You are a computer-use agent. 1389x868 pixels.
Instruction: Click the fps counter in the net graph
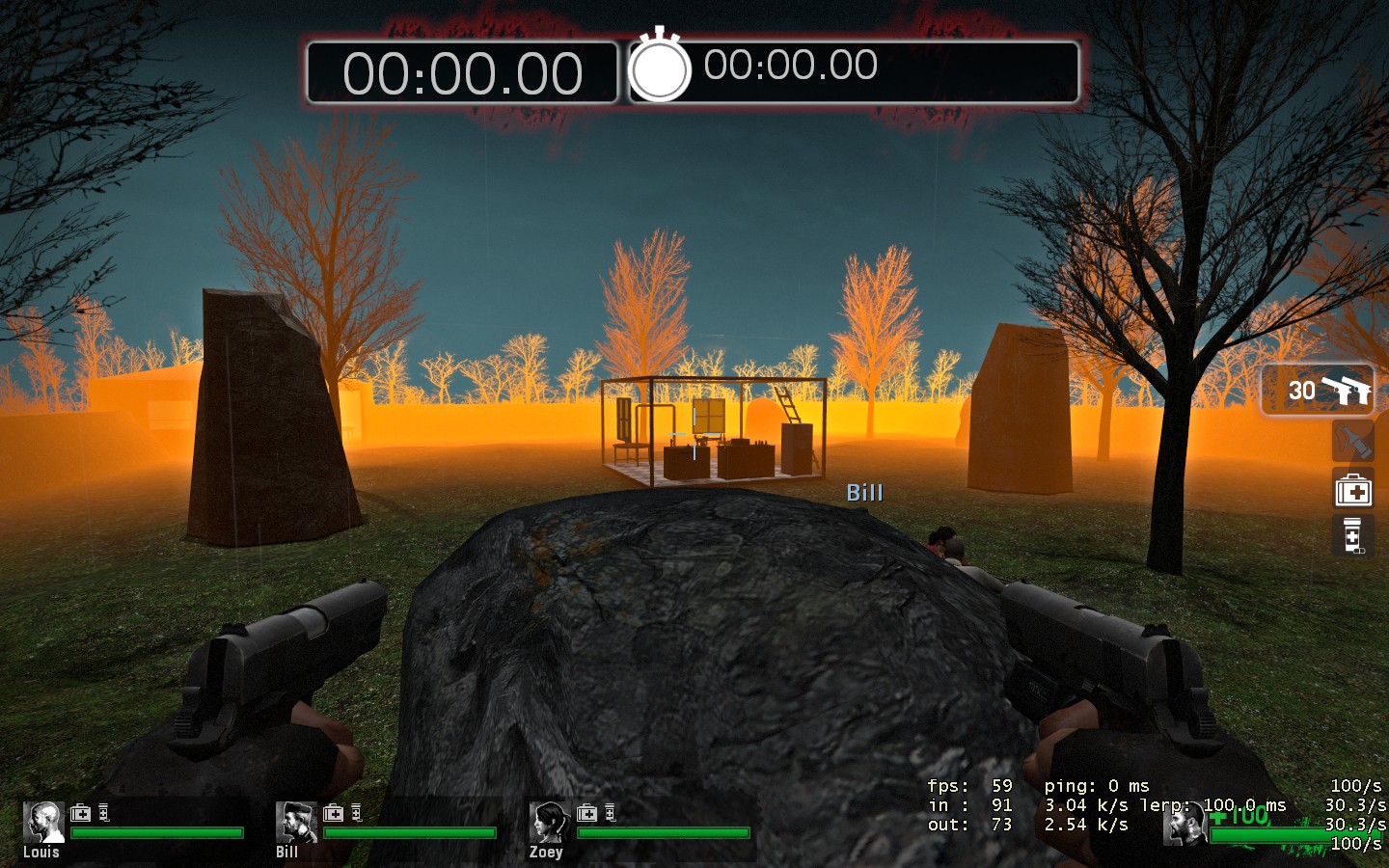click(x=969, y=785)
